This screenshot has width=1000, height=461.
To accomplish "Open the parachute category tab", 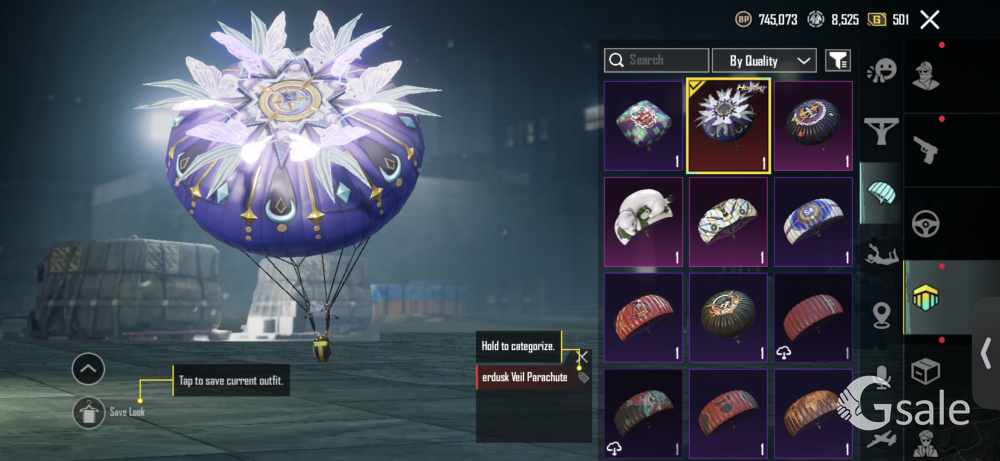I will pyautogui.click(x=882, y=190).
